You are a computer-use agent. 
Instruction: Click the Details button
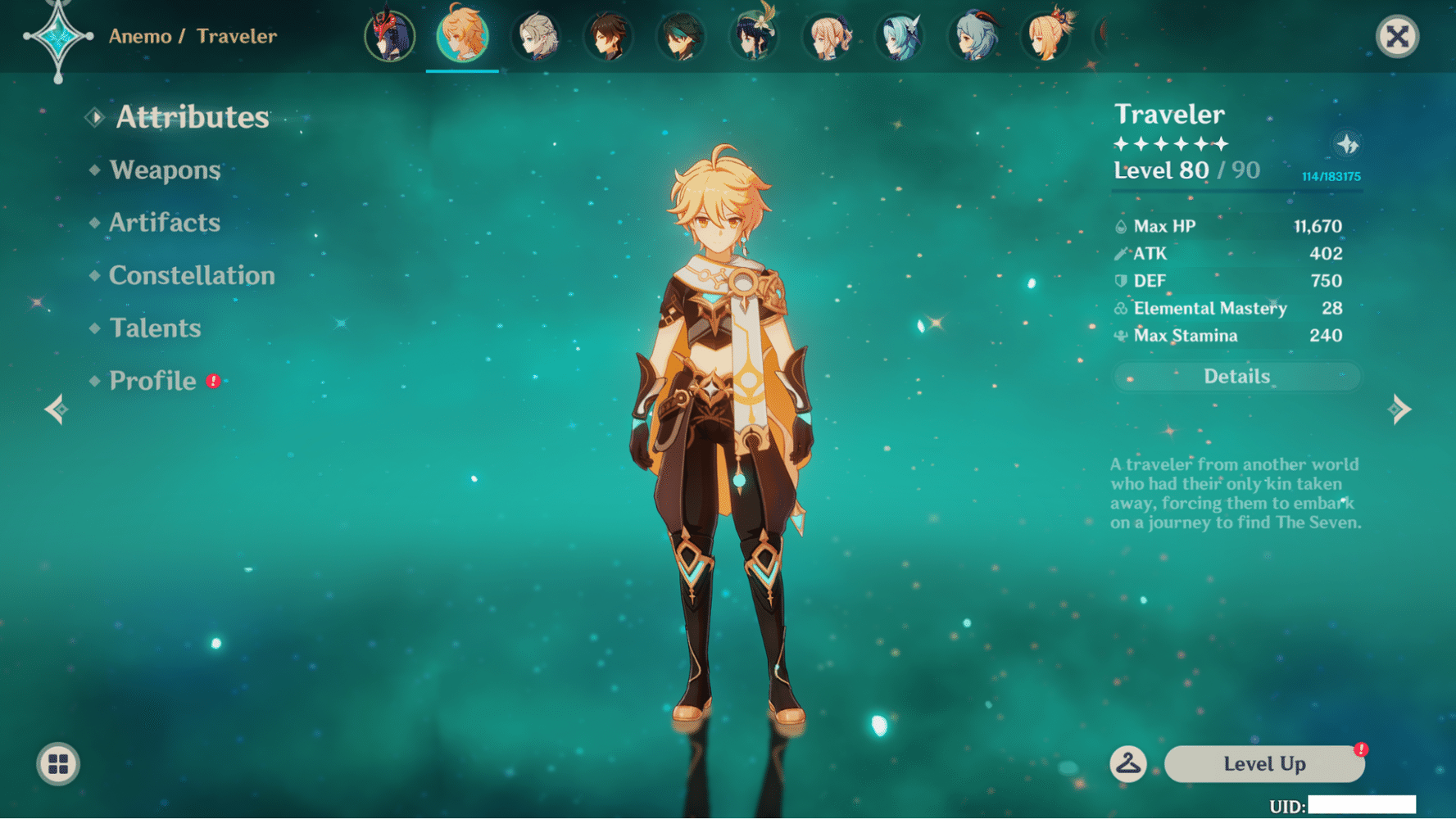(1236, 376)
